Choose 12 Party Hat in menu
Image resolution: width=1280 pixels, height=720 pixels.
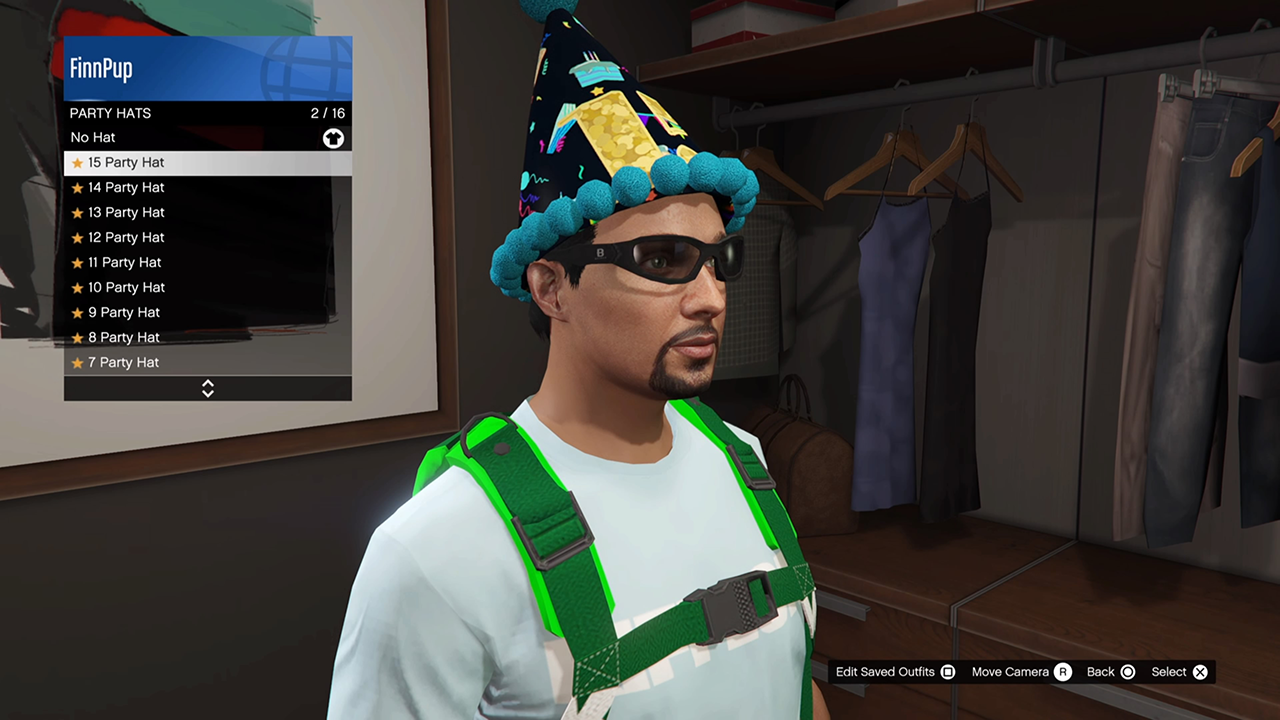(207, 238)
